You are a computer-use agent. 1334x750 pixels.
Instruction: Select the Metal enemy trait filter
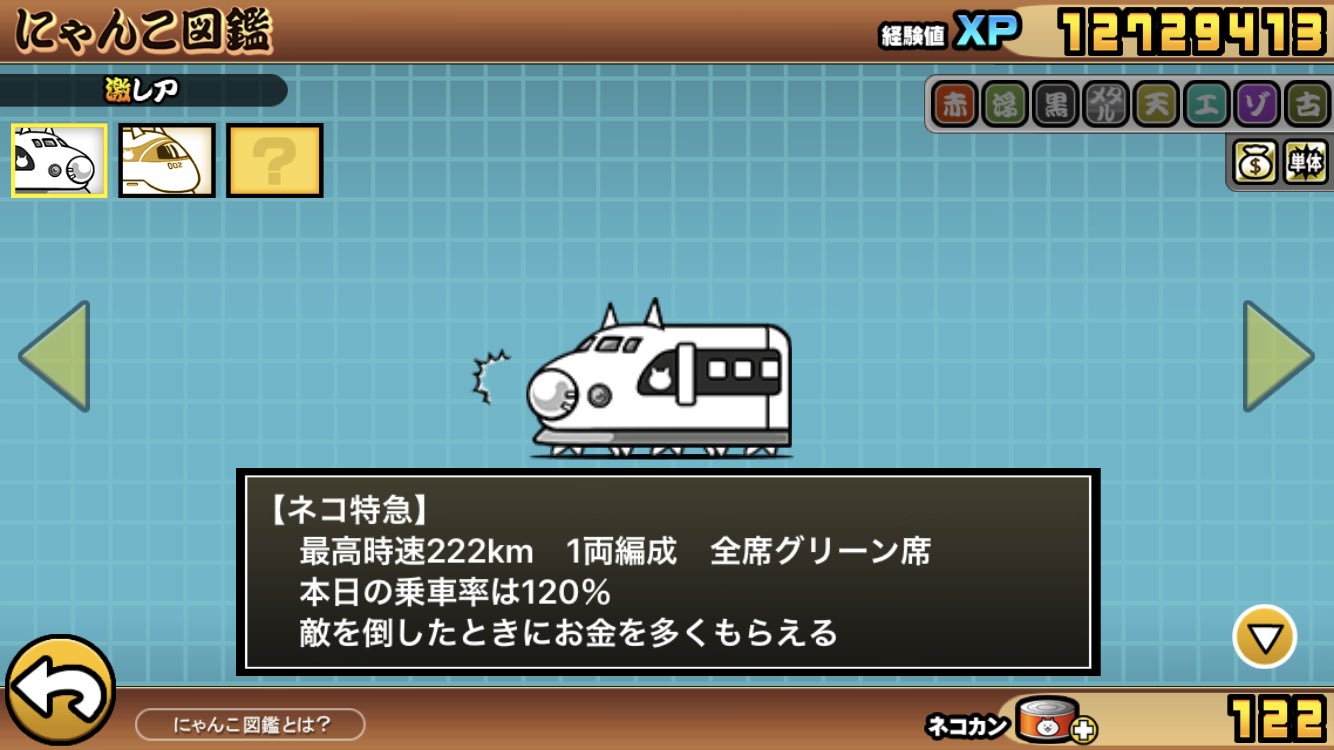click(x=1103, y=103)
